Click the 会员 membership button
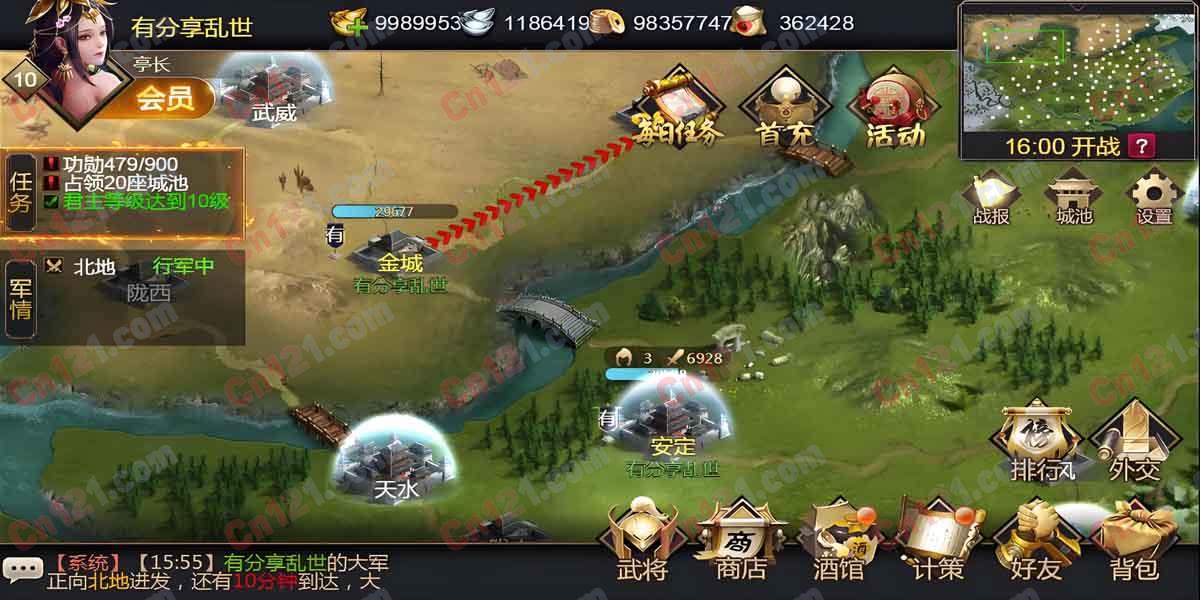 pos(165,98)
